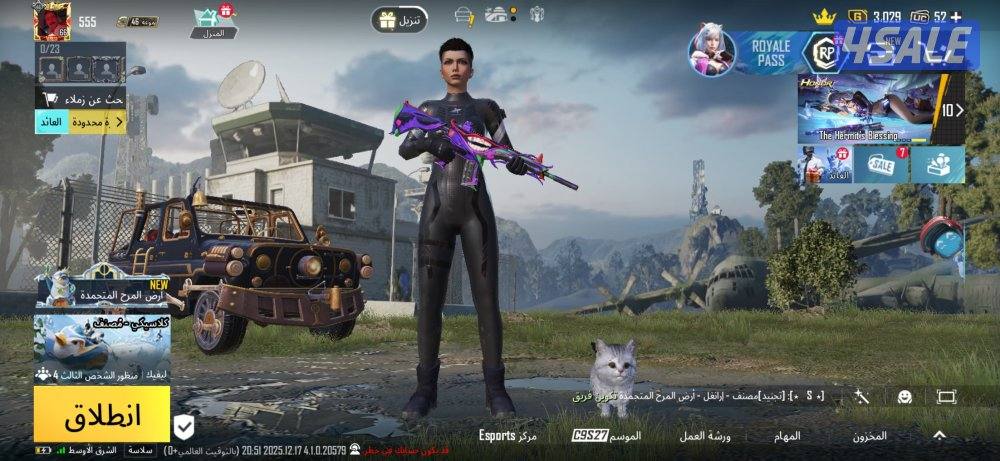1000x461 pixels.
Task: Open the Esports center
Action: click(x=508, y=436)
